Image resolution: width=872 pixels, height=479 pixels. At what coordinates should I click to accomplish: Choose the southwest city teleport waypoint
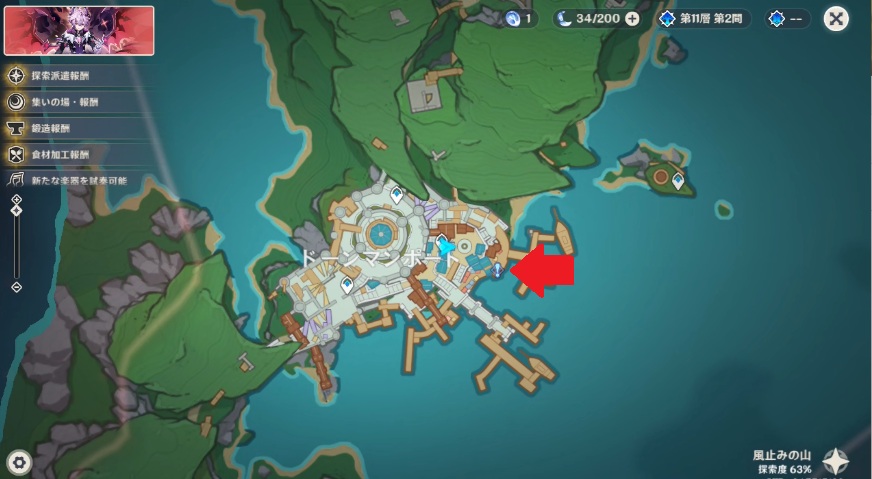tap(347, 285)
